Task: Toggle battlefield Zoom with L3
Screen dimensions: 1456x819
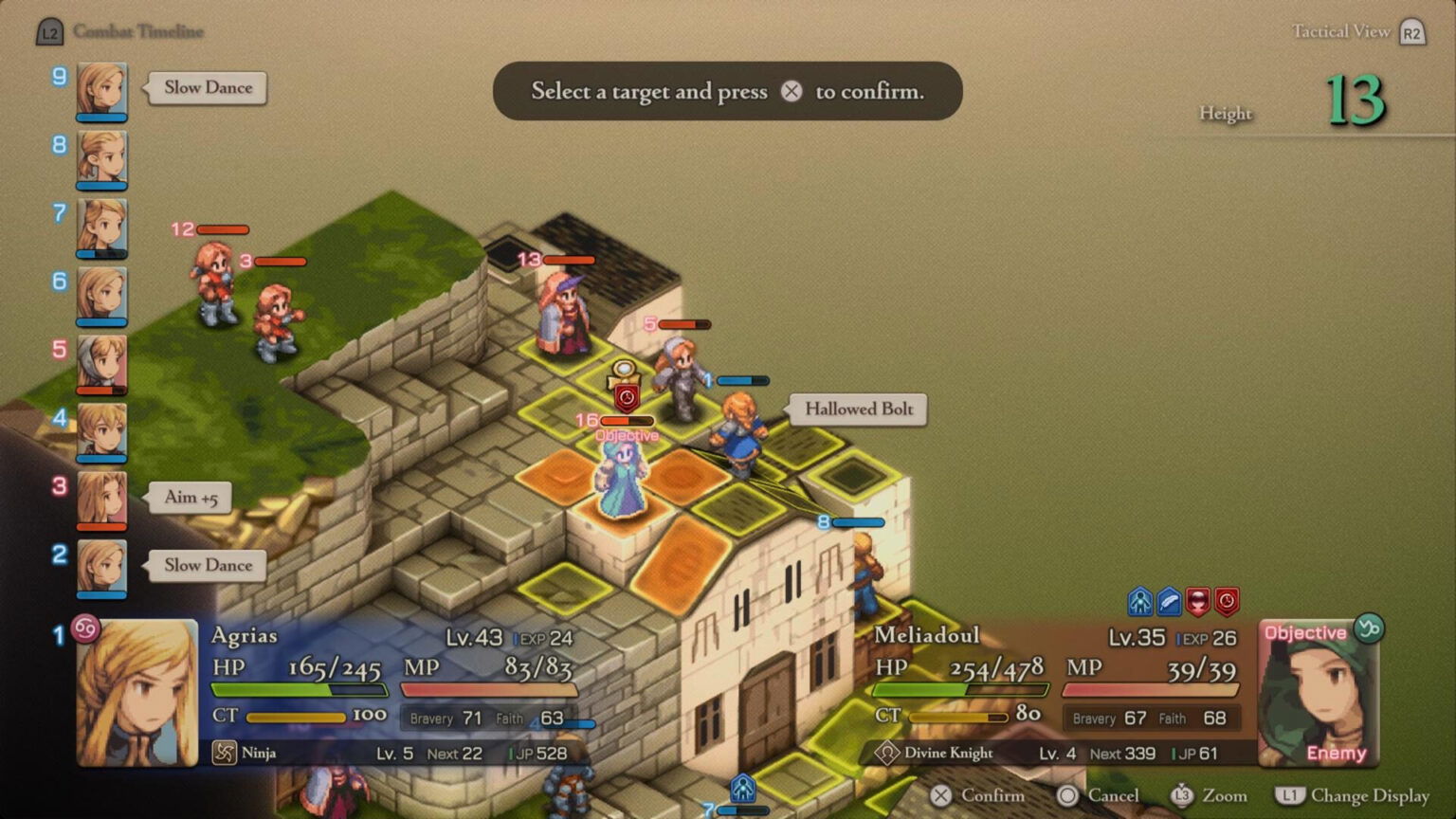Action: [x=1183, y=796]
